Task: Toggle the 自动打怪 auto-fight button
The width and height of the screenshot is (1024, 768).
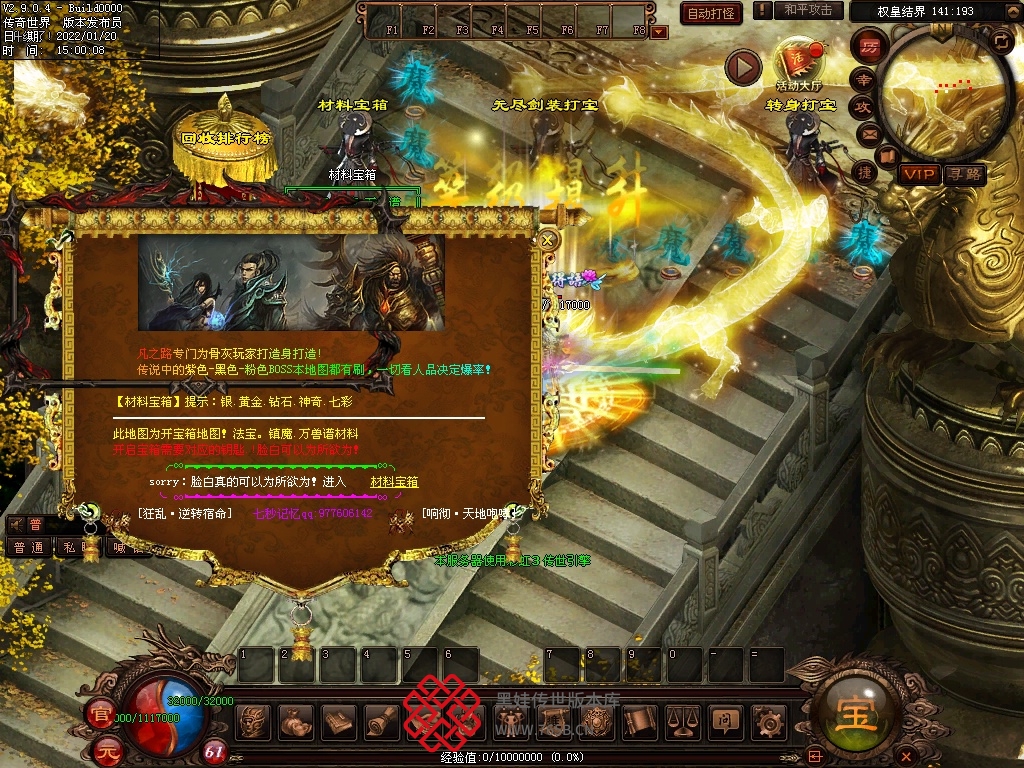Action: click(x=711, y=13)
